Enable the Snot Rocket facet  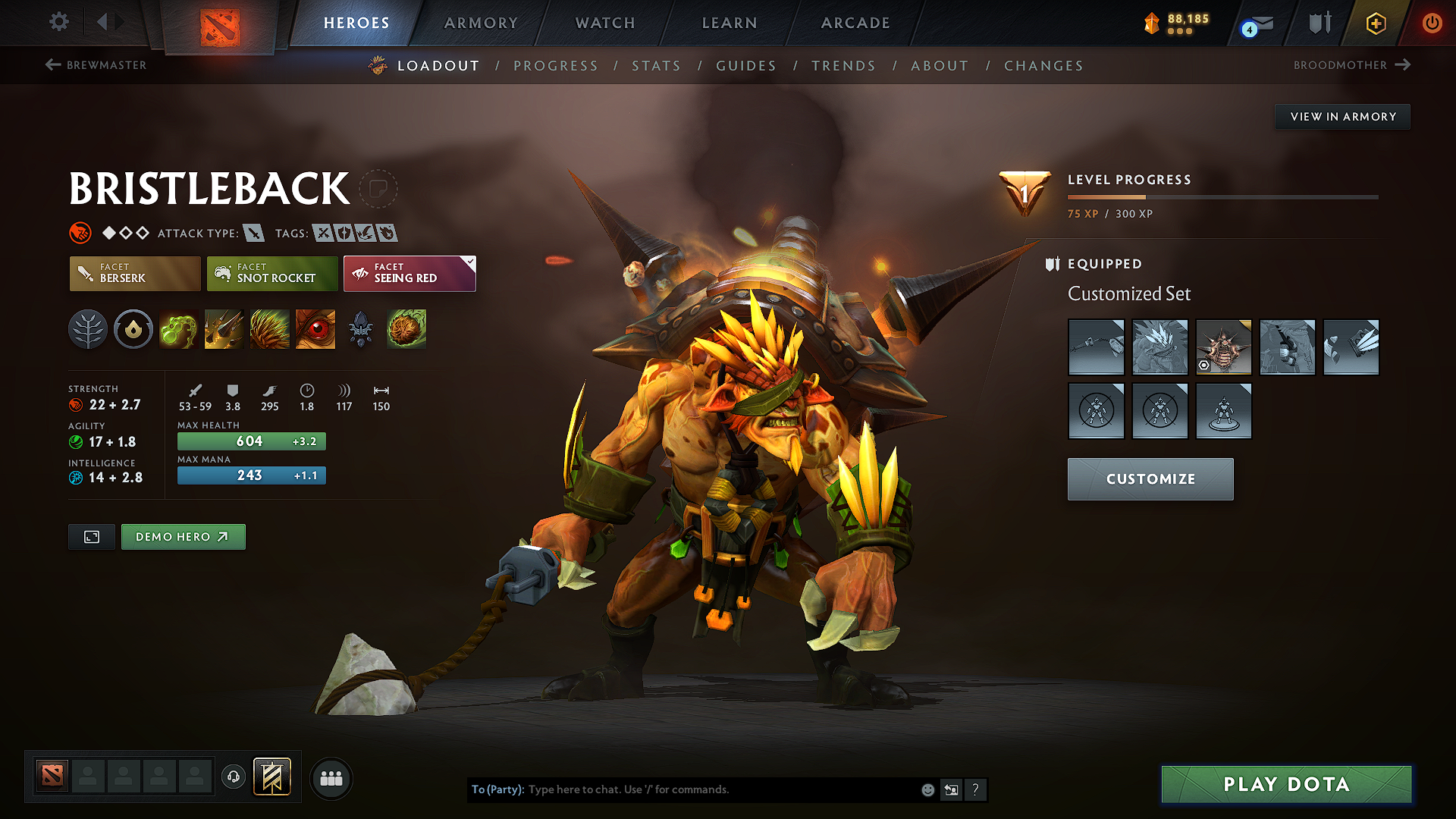tap(271, 273)
